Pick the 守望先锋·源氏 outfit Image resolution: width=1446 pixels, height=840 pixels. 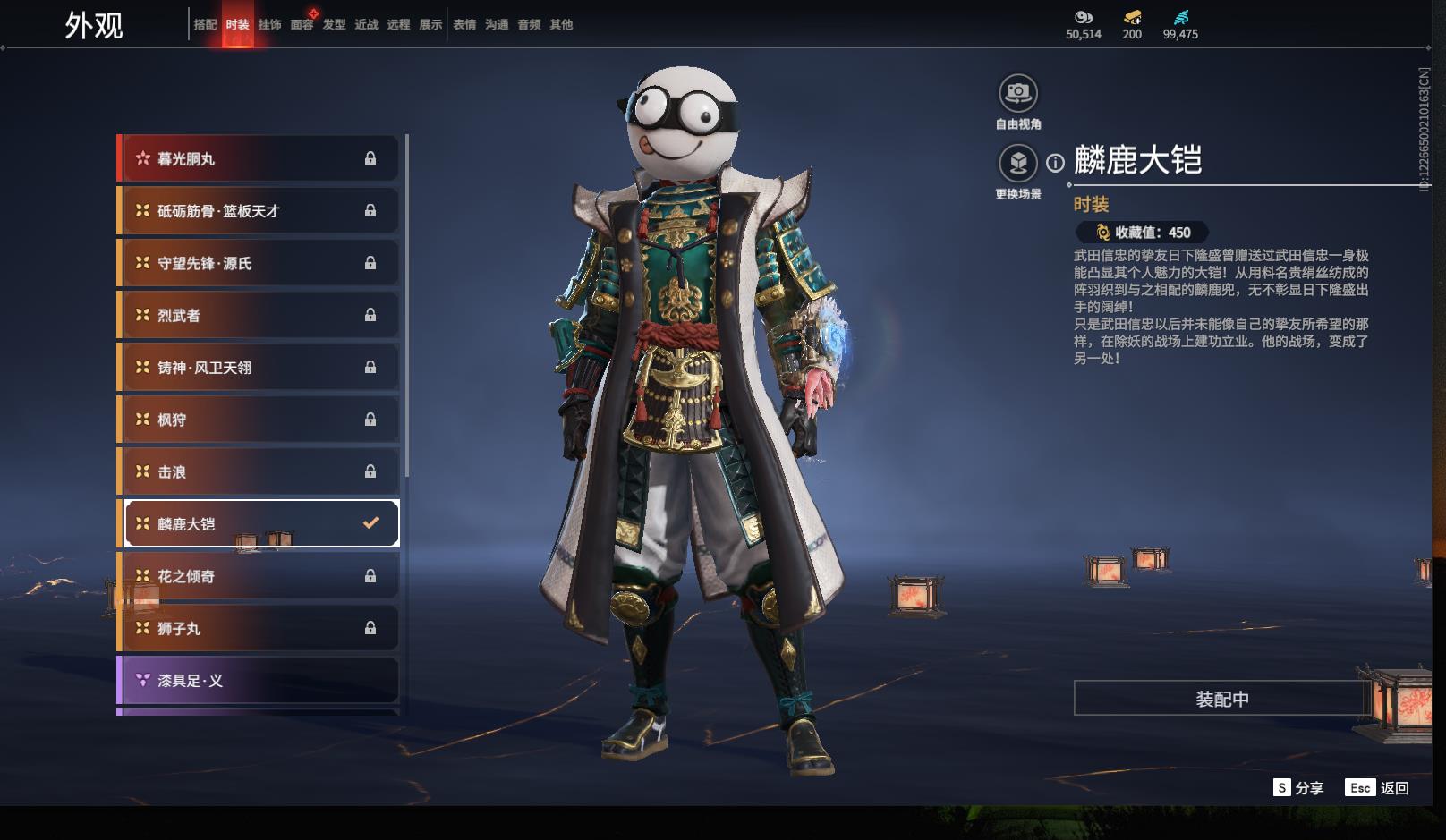(x=259, y=264)
